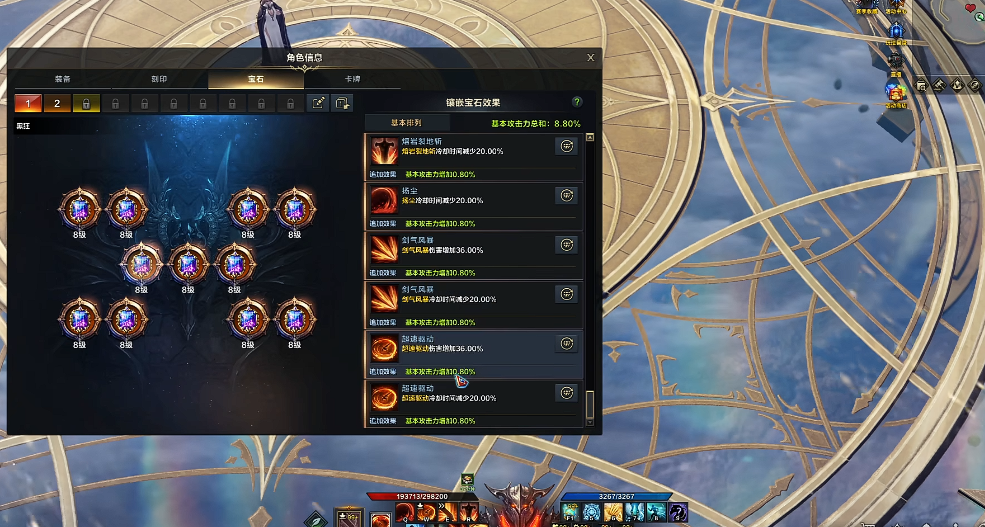985x527 pixels.
Task: Select the bottom-right level 8 gem slot
Action: tap(294, 318)
